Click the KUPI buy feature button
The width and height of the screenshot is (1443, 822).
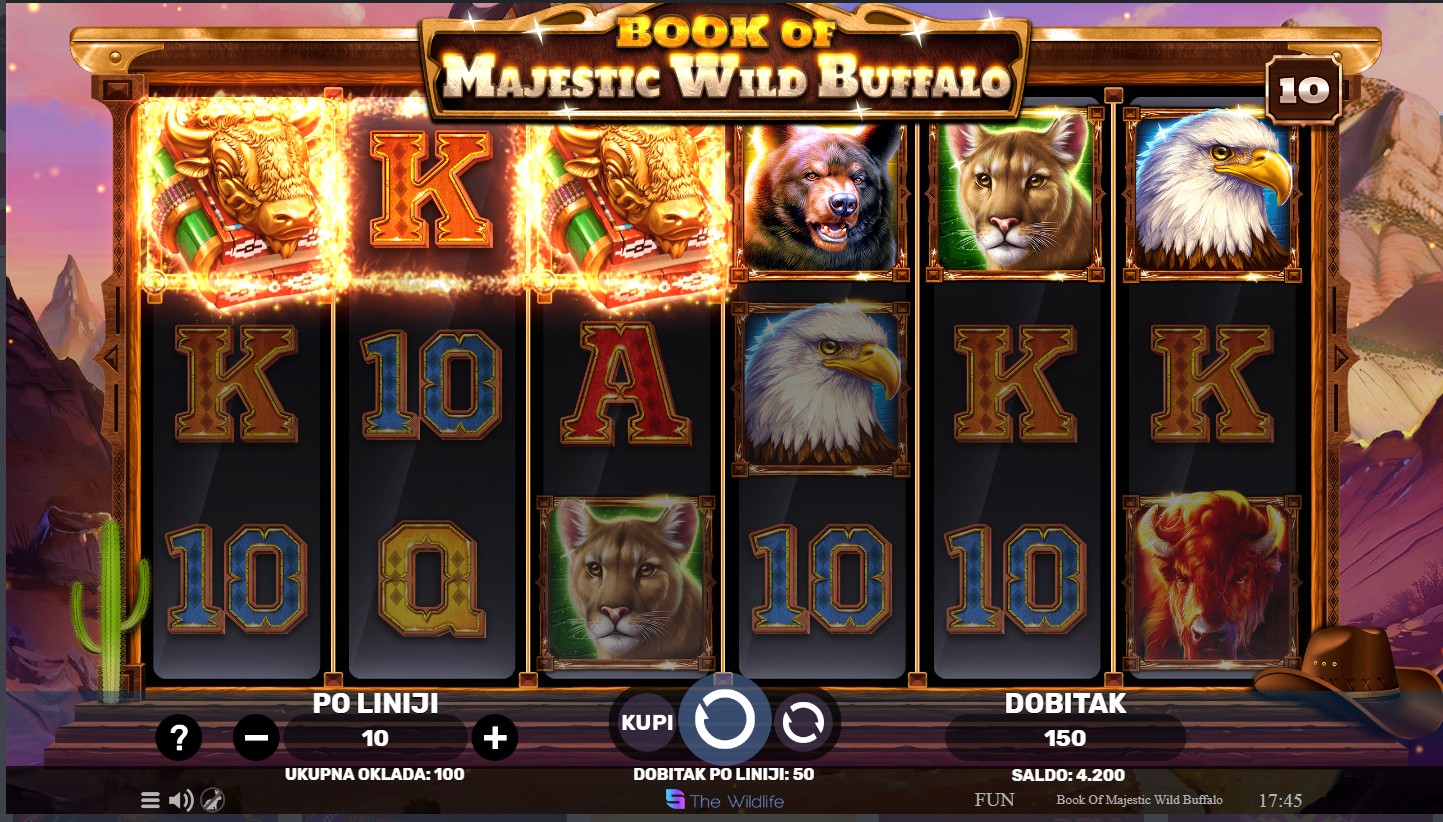tap(647, 722)
